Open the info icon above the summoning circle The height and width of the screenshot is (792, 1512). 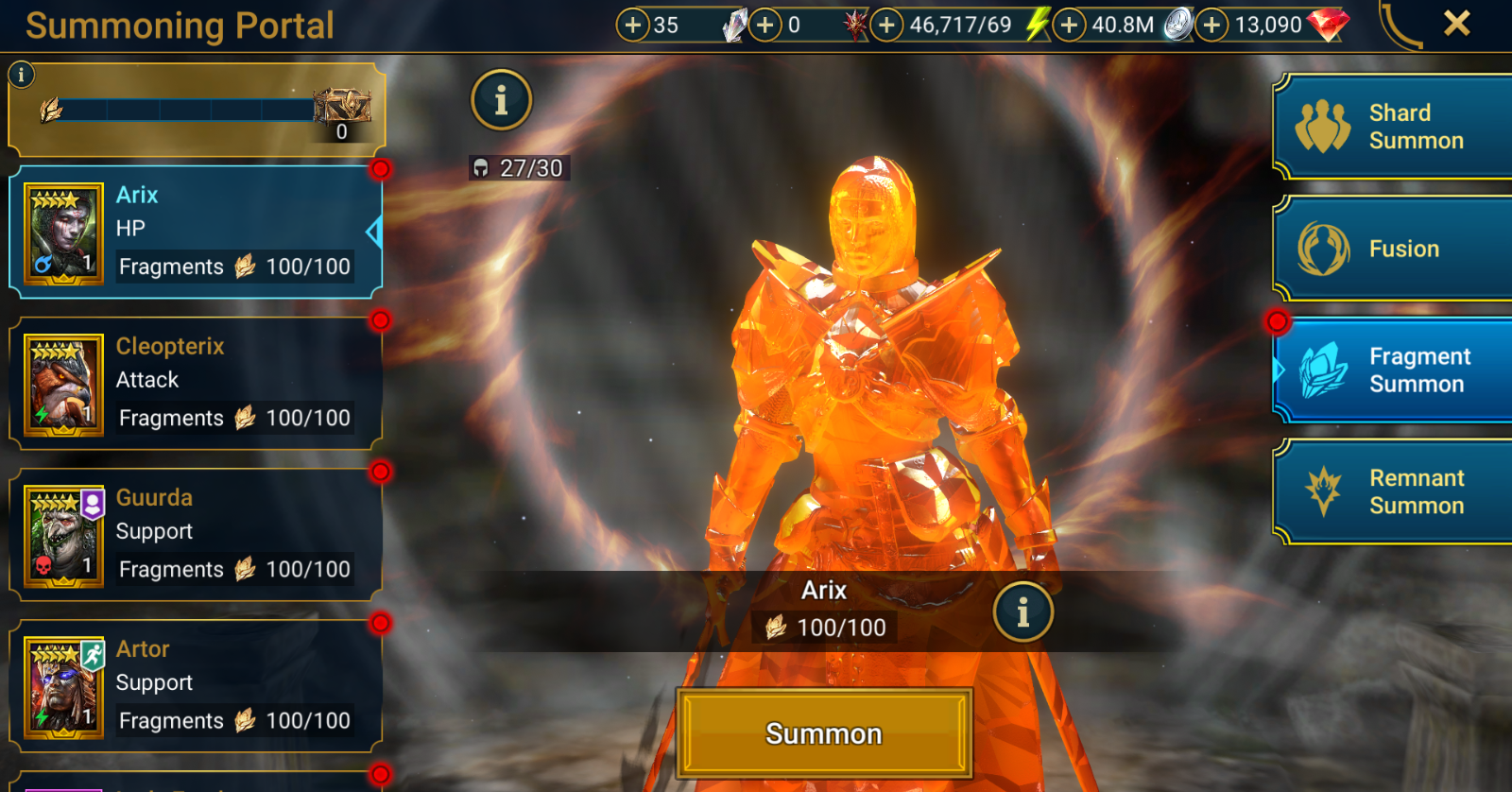tap(502, 101)
